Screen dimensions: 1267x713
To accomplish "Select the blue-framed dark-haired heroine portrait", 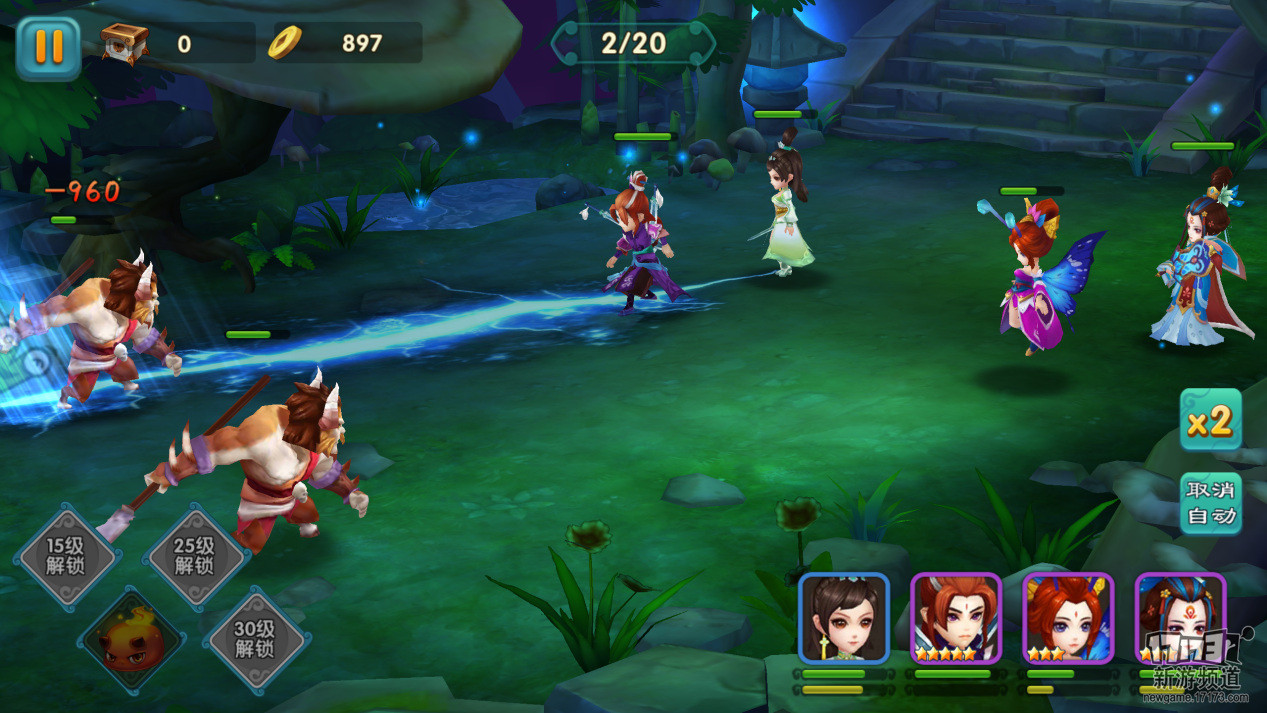I will tap(844, 619).
